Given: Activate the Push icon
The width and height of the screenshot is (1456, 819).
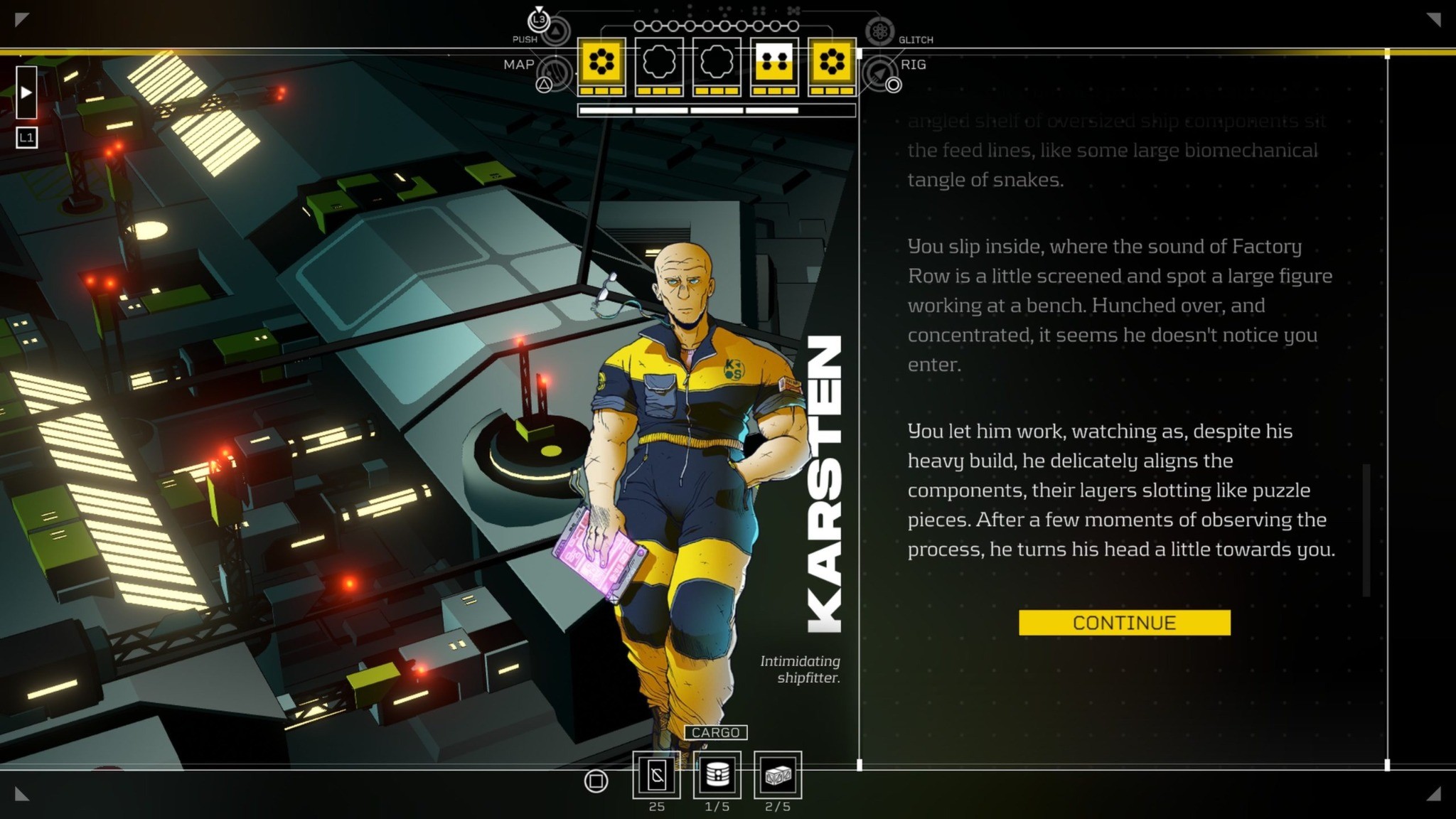Looking at the screenshot, I should (x=555, y=31).
